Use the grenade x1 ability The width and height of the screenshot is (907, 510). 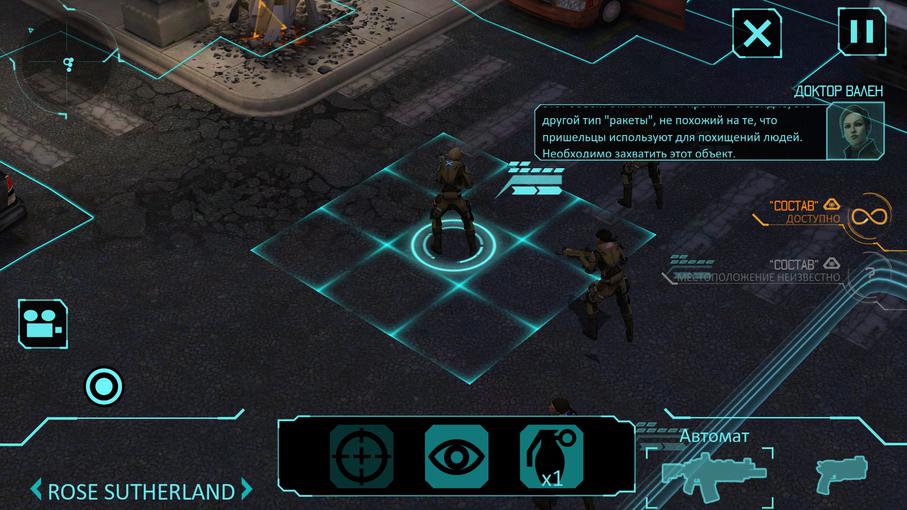click(x=551, y=457)
